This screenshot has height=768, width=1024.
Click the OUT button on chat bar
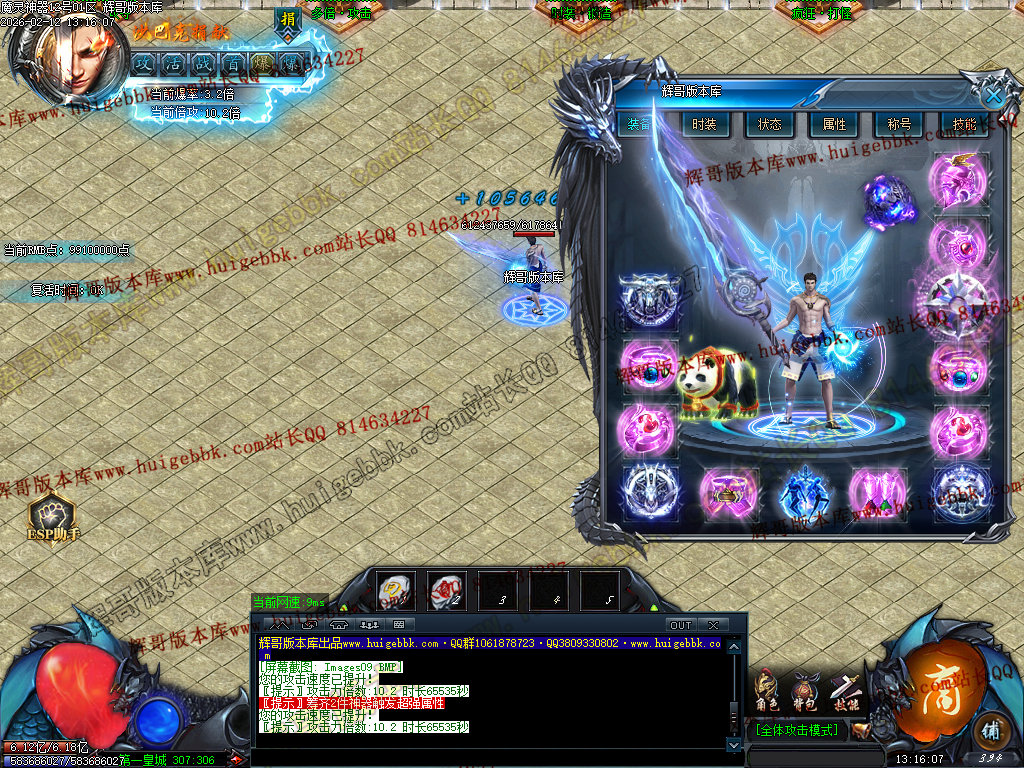(681, 625)
